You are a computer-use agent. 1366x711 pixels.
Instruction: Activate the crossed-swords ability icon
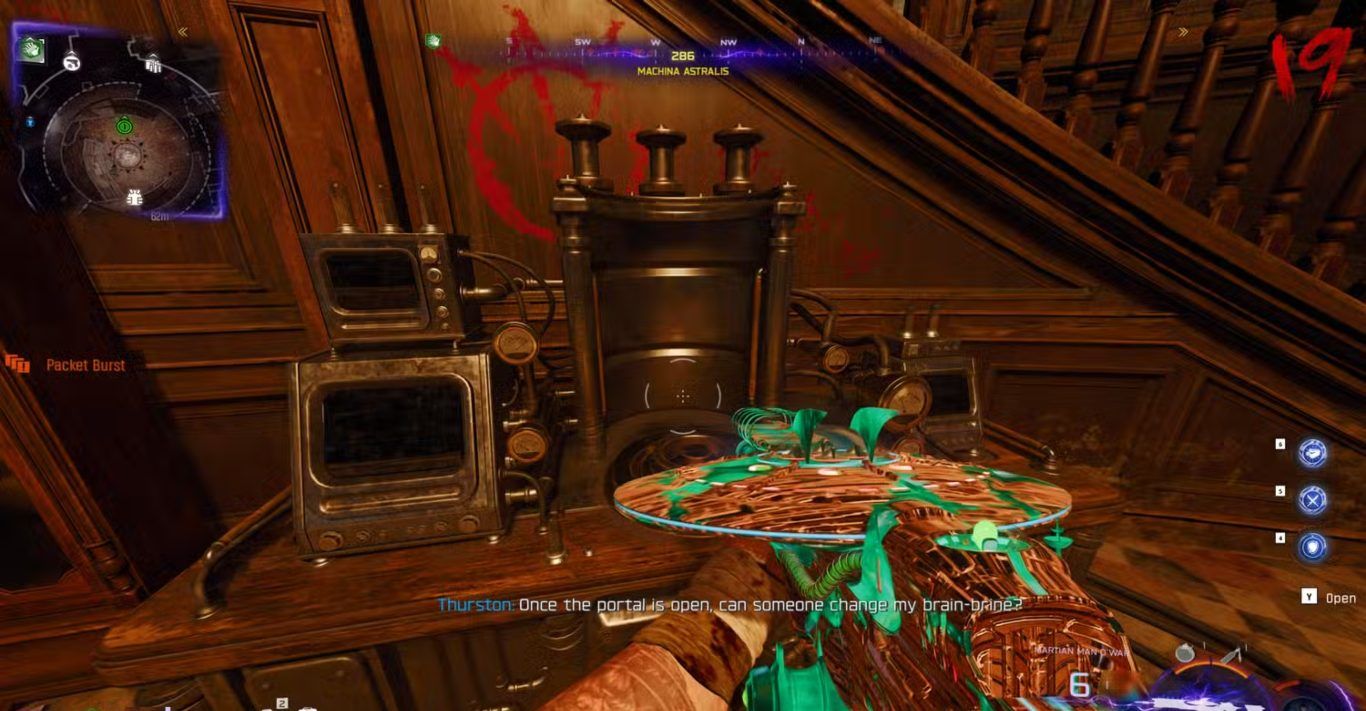1312,499
